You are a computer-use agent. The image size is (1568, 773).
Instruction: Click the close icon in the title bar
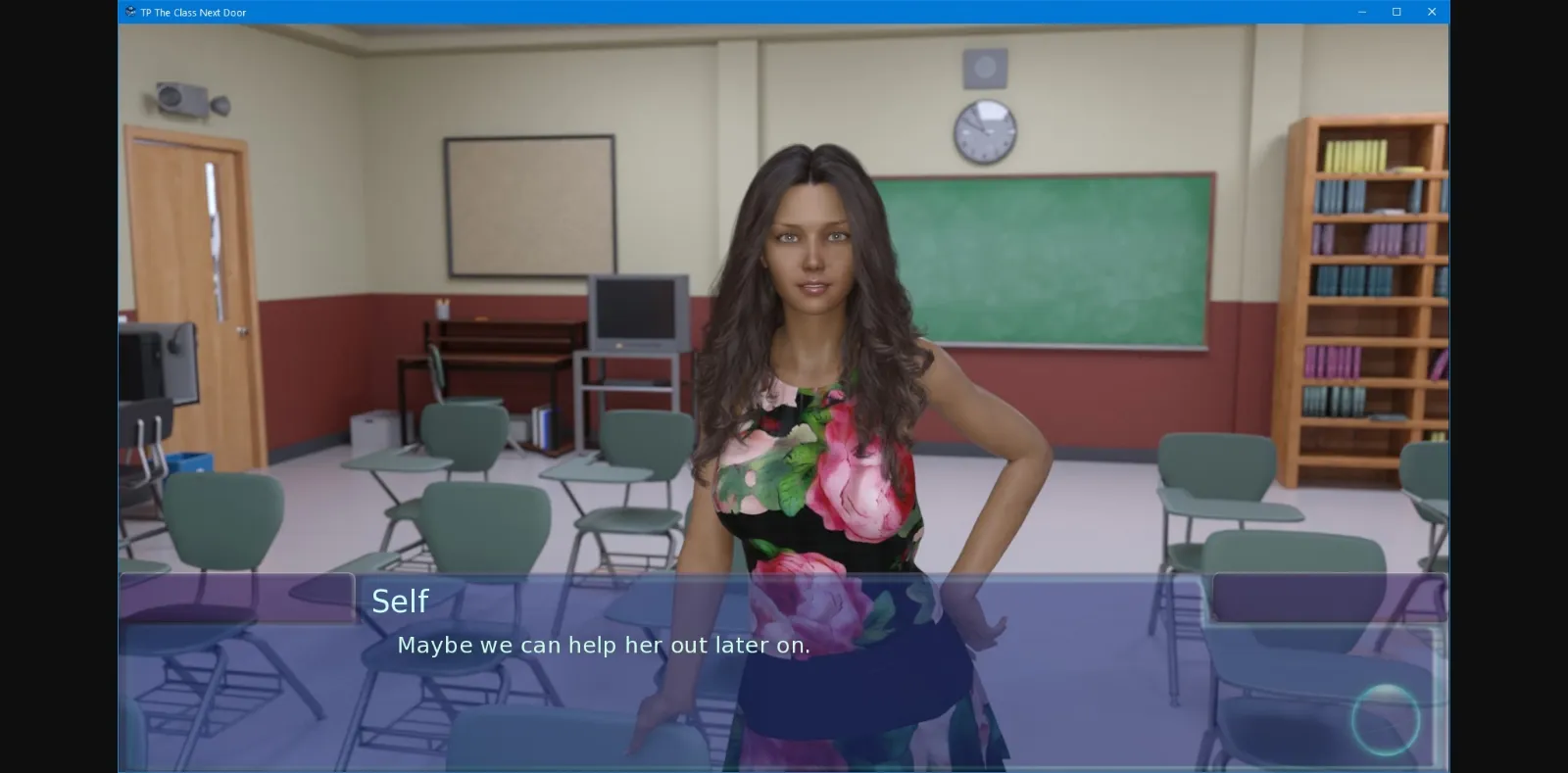pyautogui.click(x=1432, y=12)
